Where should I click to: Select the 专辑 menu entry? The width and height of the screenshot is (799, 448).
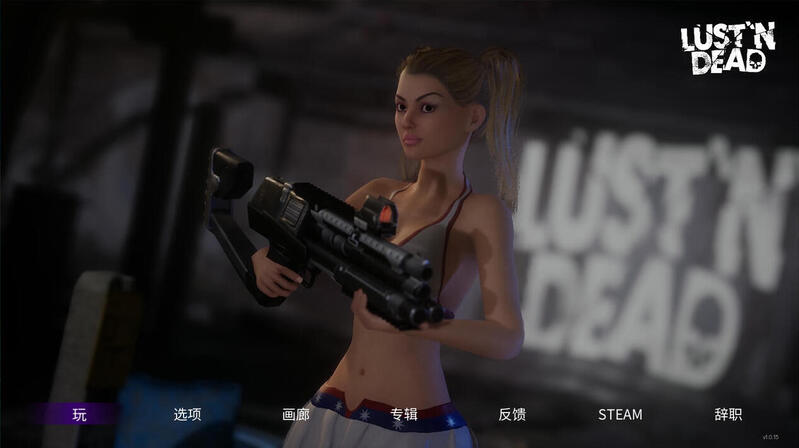point(404,414)
